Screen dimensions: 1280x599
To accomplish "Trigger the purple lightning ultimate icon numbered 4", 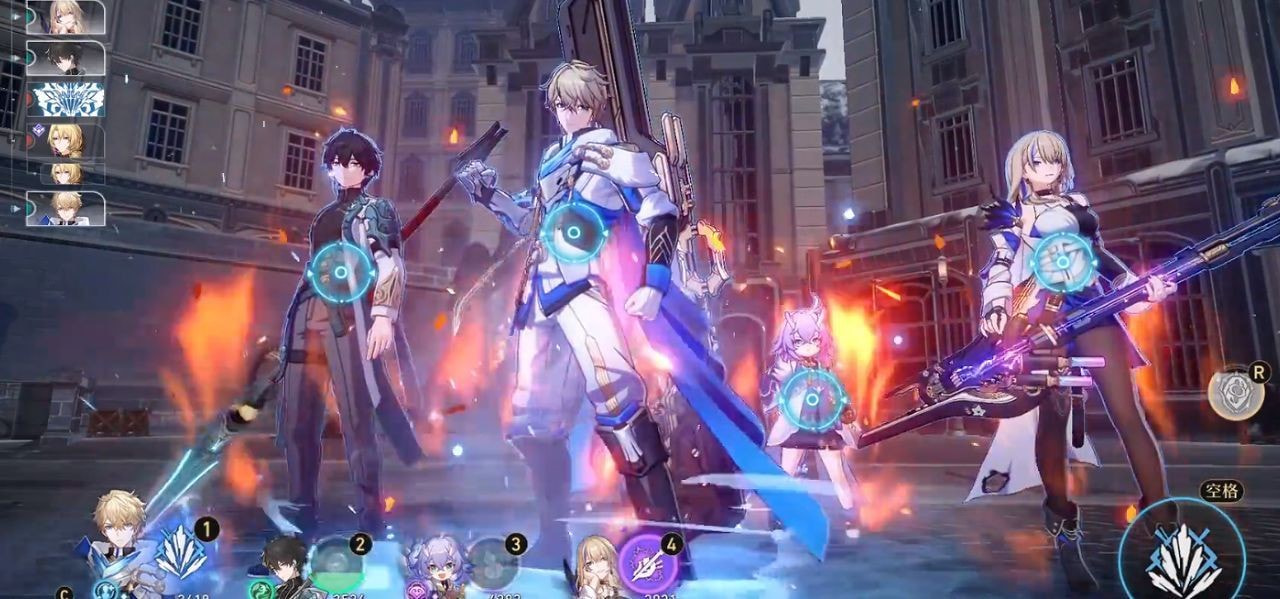I will (648, 564).
